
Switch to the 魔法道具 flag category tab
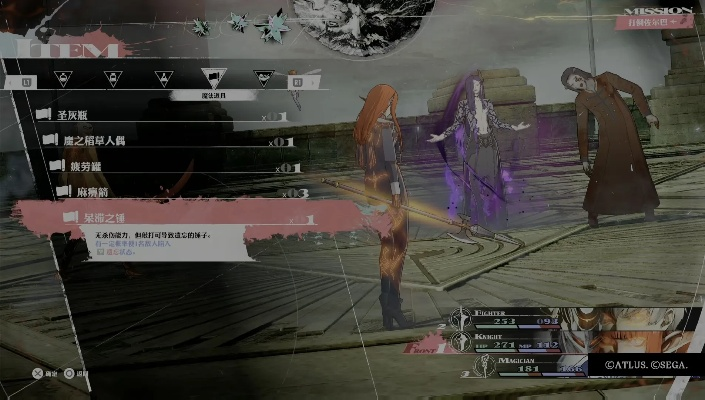(214, 77)
